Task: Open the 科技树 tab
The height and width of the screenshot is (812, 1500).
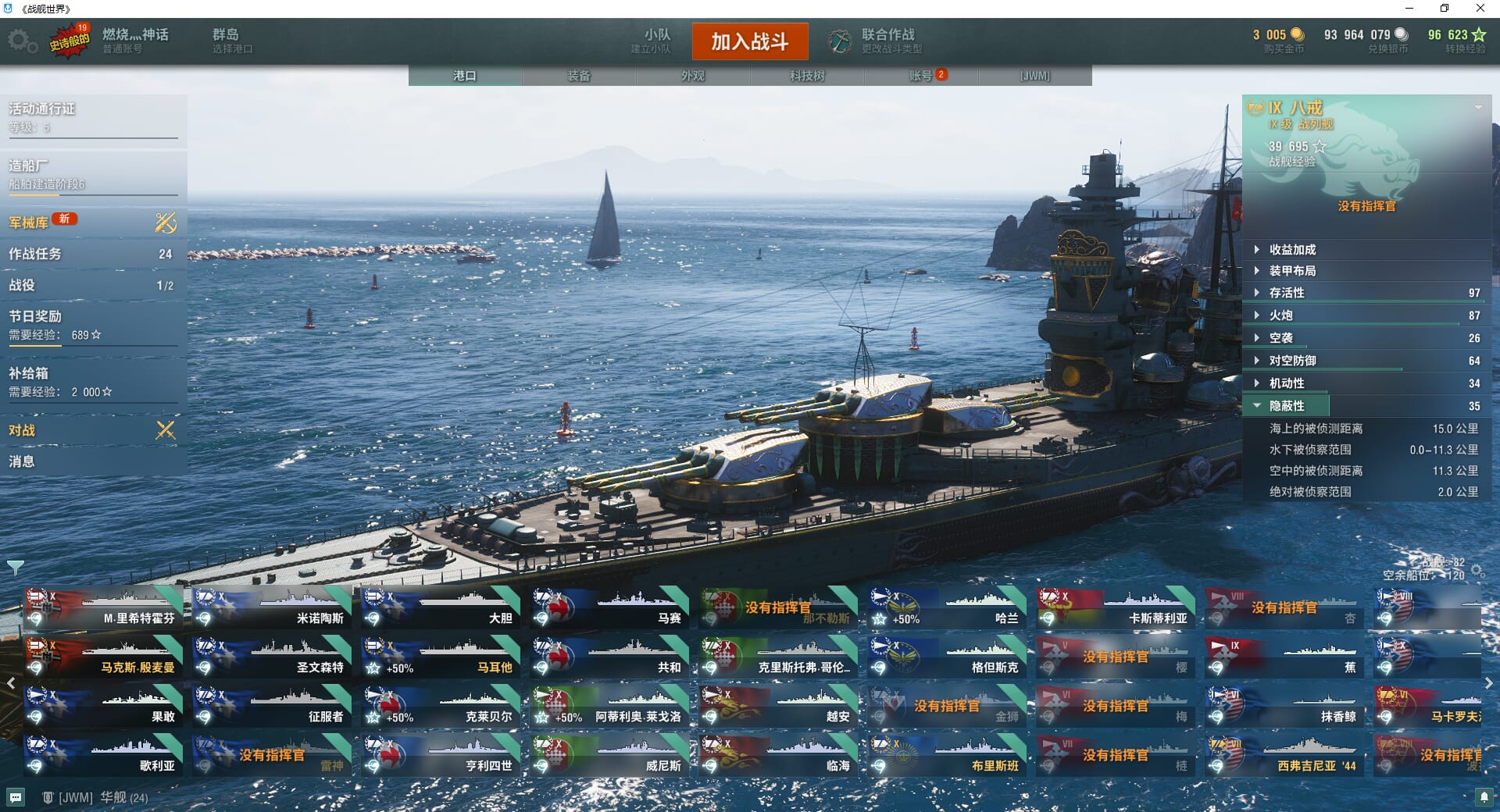Action: [x=807, y=76]
